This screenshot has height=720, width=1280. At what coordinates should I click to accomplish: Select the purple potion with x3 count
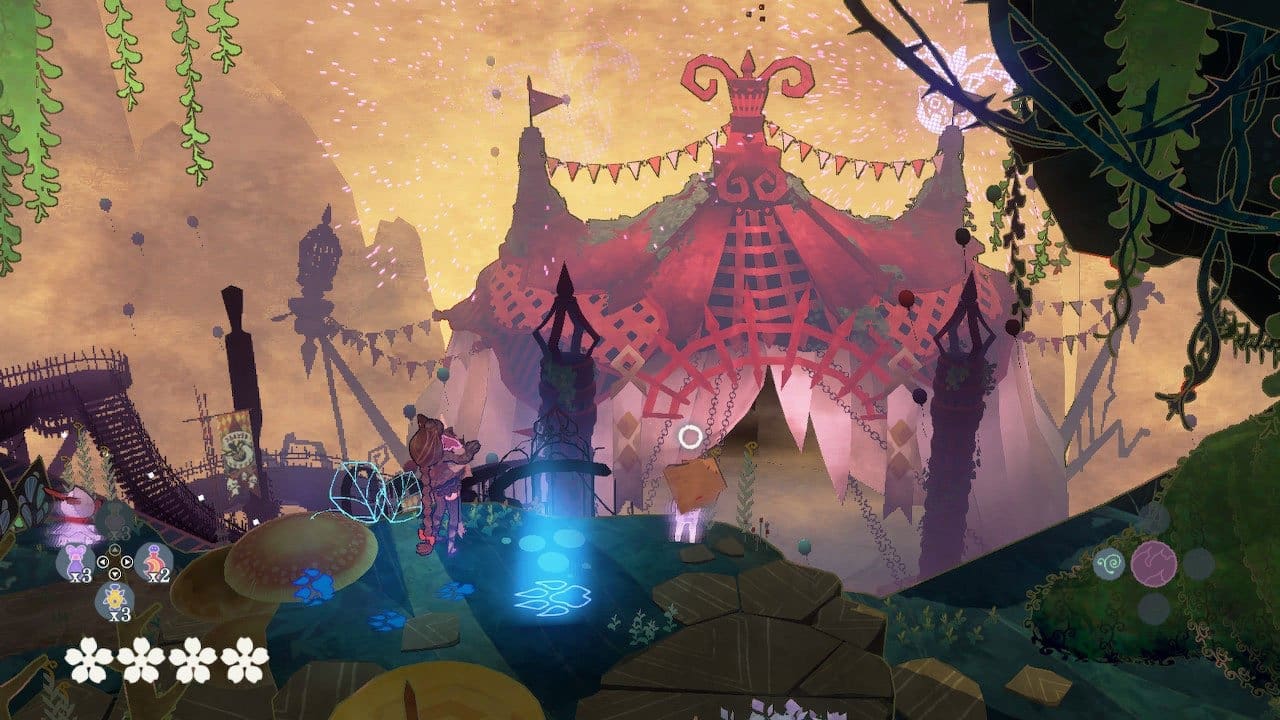click(78, 560)
